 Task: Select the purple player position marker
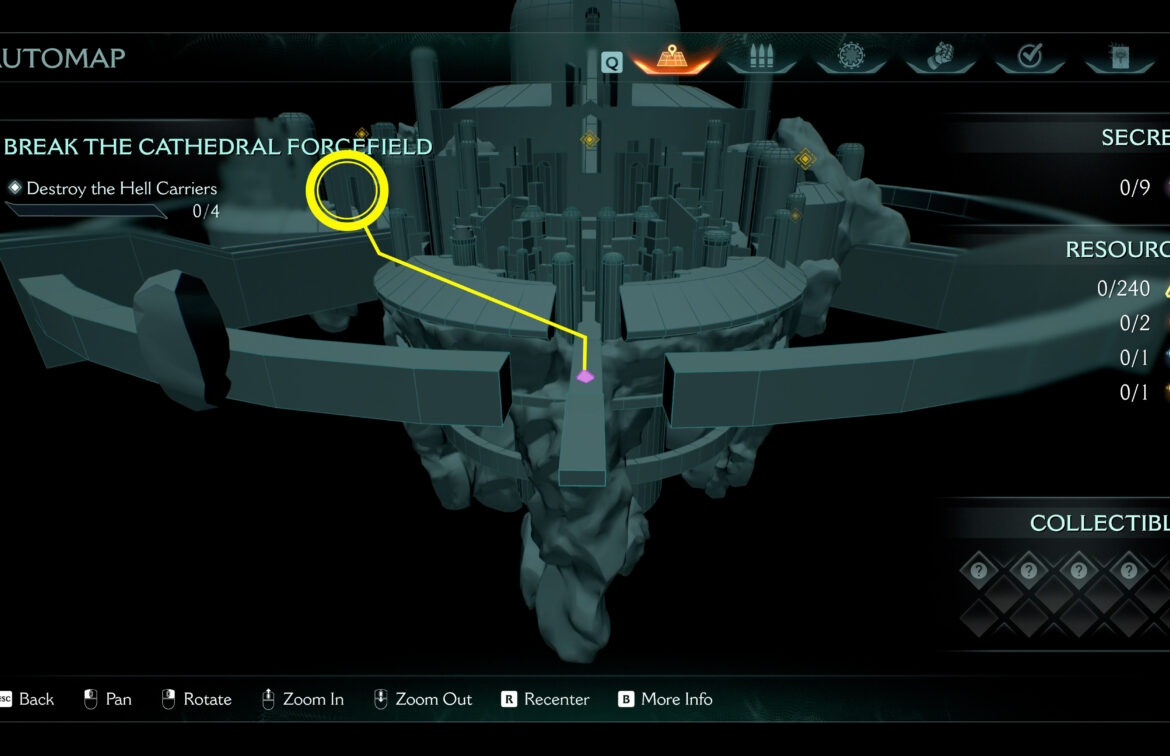[585, 376]
